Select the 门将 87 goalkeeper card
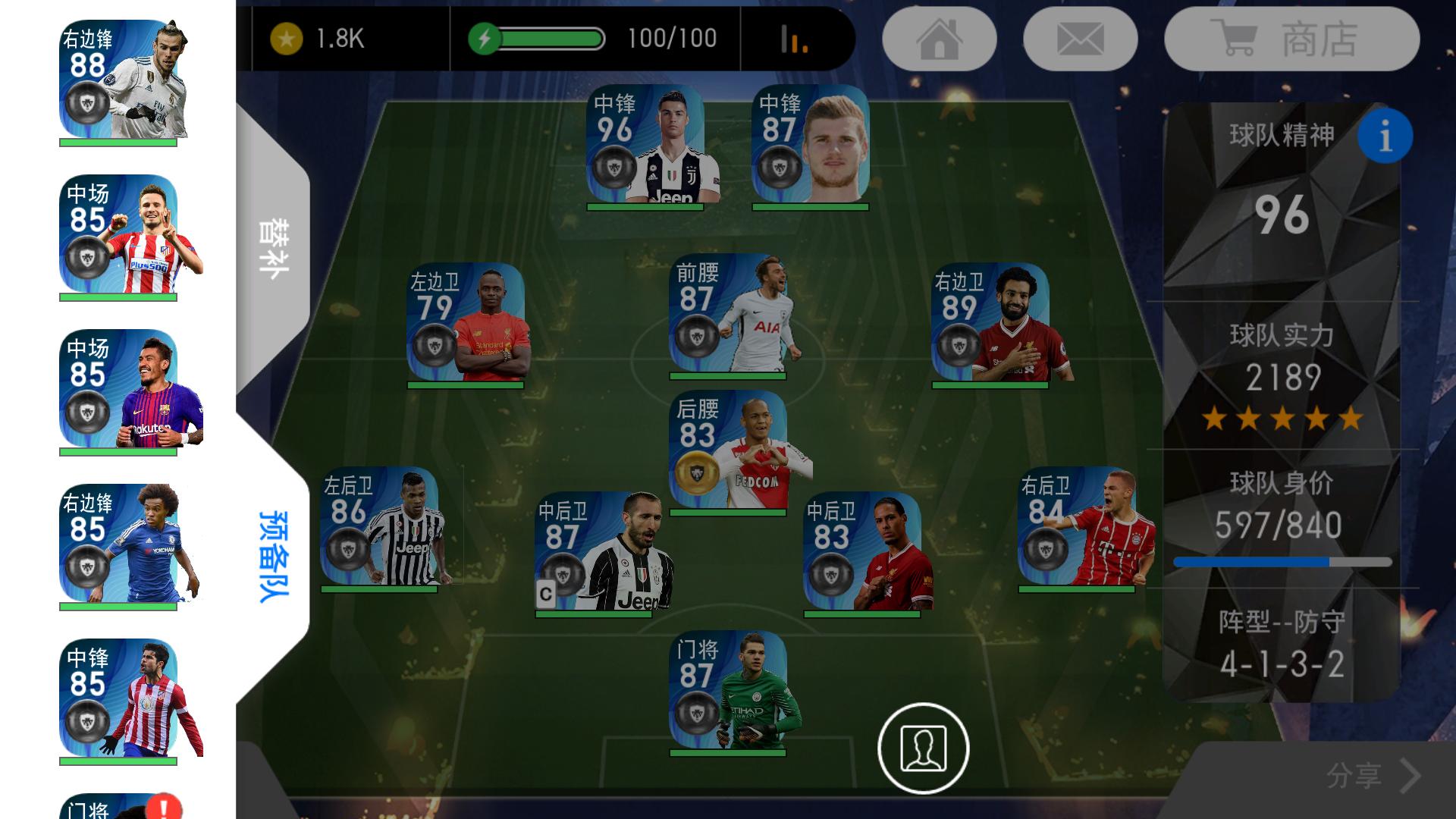Viewport: 1456px width, 819px height. click(x=728, y=692)
